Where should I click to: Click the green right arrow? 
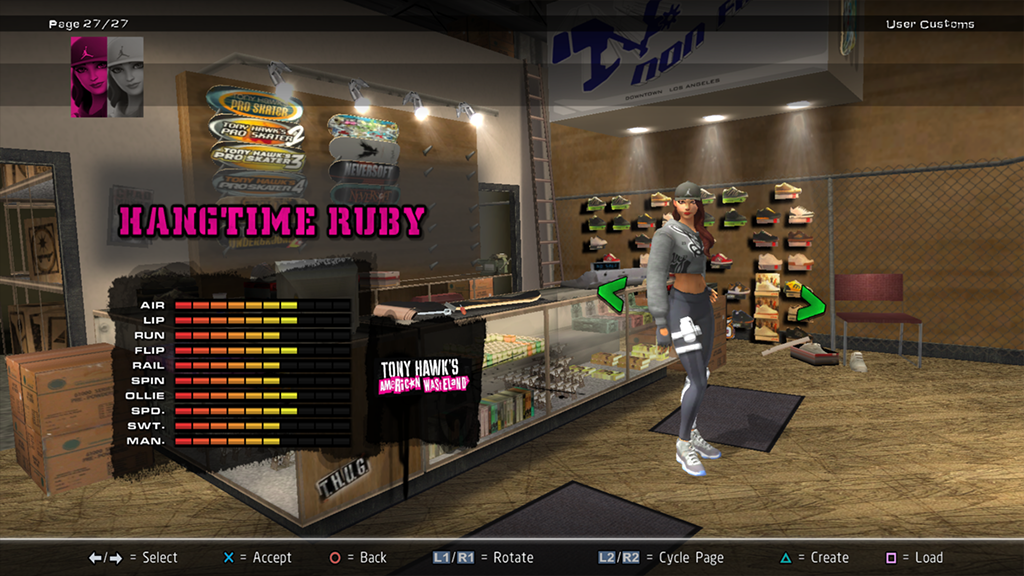point(810,303)
